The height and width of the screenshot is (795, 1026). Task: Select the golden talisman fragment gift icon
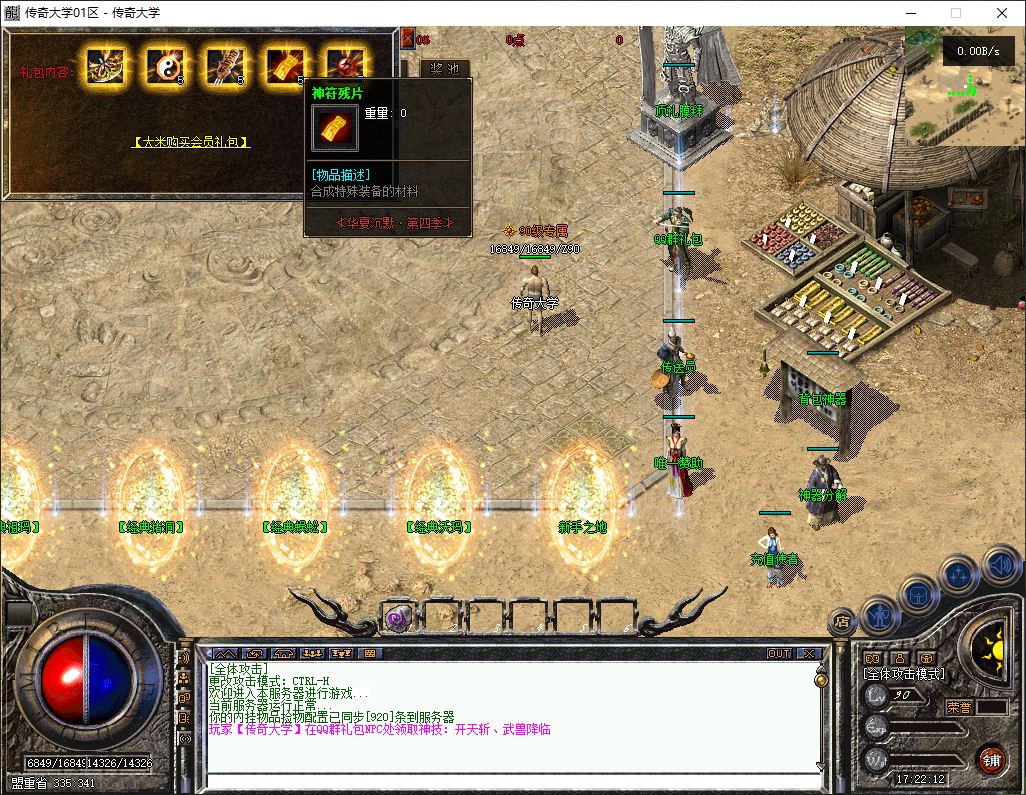(x=284, y=67)
